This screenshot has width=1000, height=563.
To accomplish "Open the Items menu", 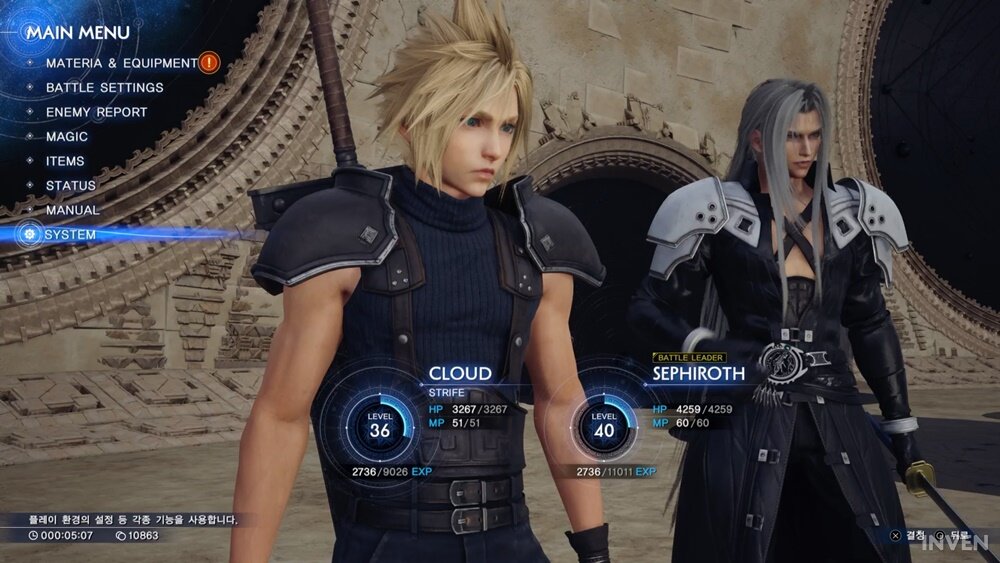I will pos(65,161).
